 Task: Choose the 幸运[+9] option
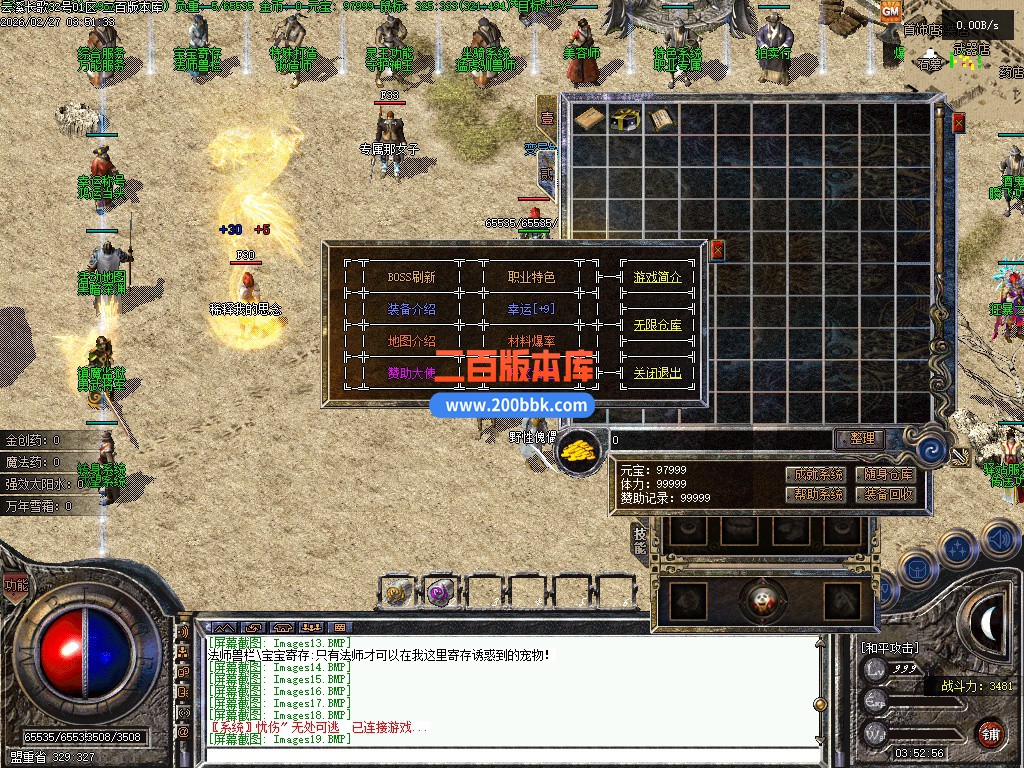tap(531, 309)
